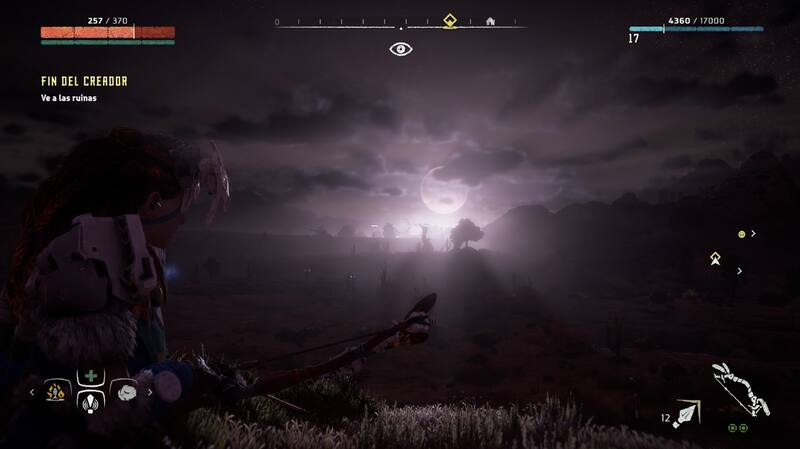
Task: Select the rock item slot
Action: click(x=124, y=391)
